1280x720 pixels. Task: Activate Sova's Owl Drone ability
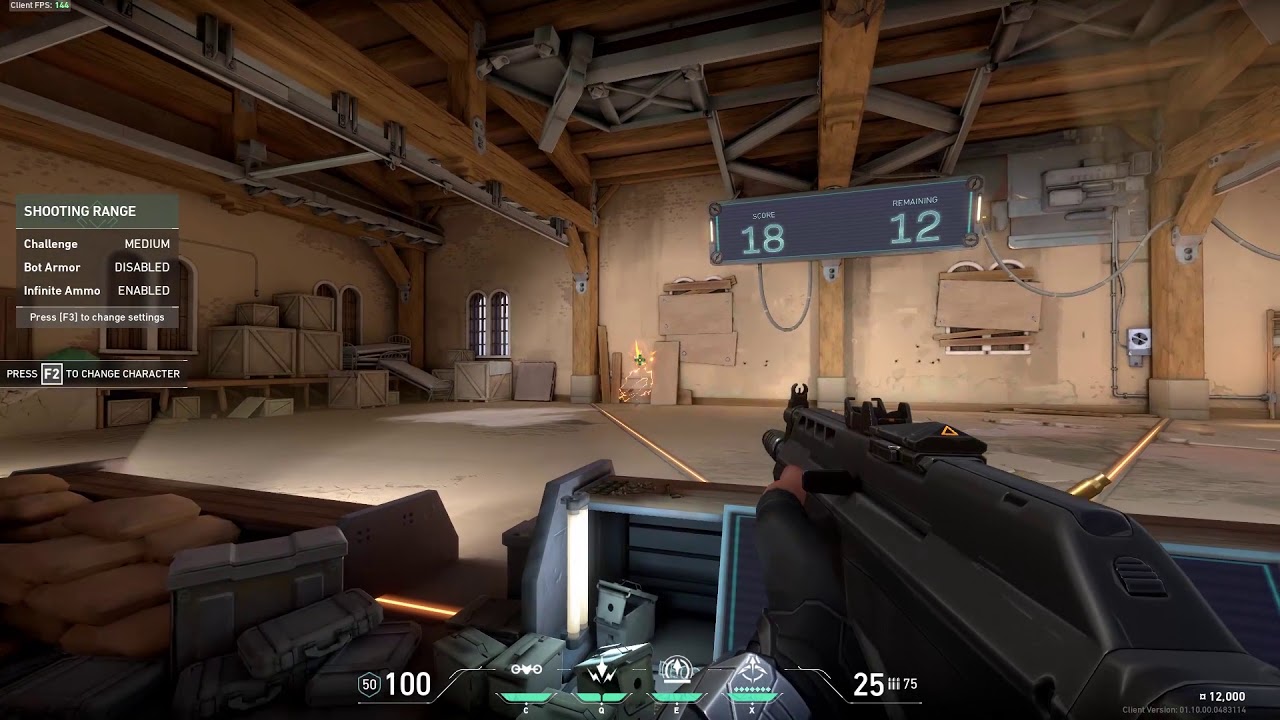tap(526, 672)
